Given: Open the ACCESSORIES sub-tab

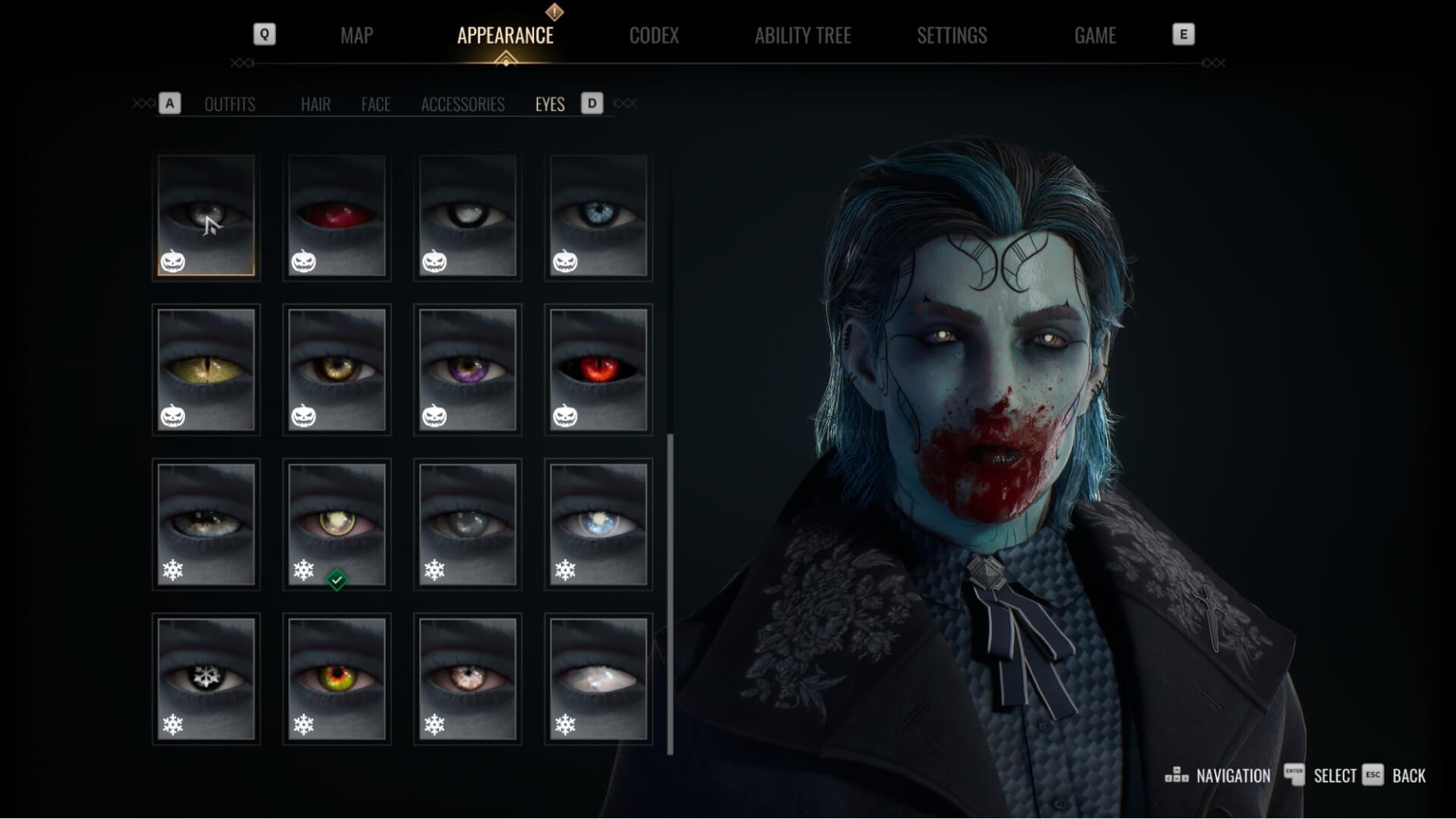Looking at the screenshot, I should (463, 105).
